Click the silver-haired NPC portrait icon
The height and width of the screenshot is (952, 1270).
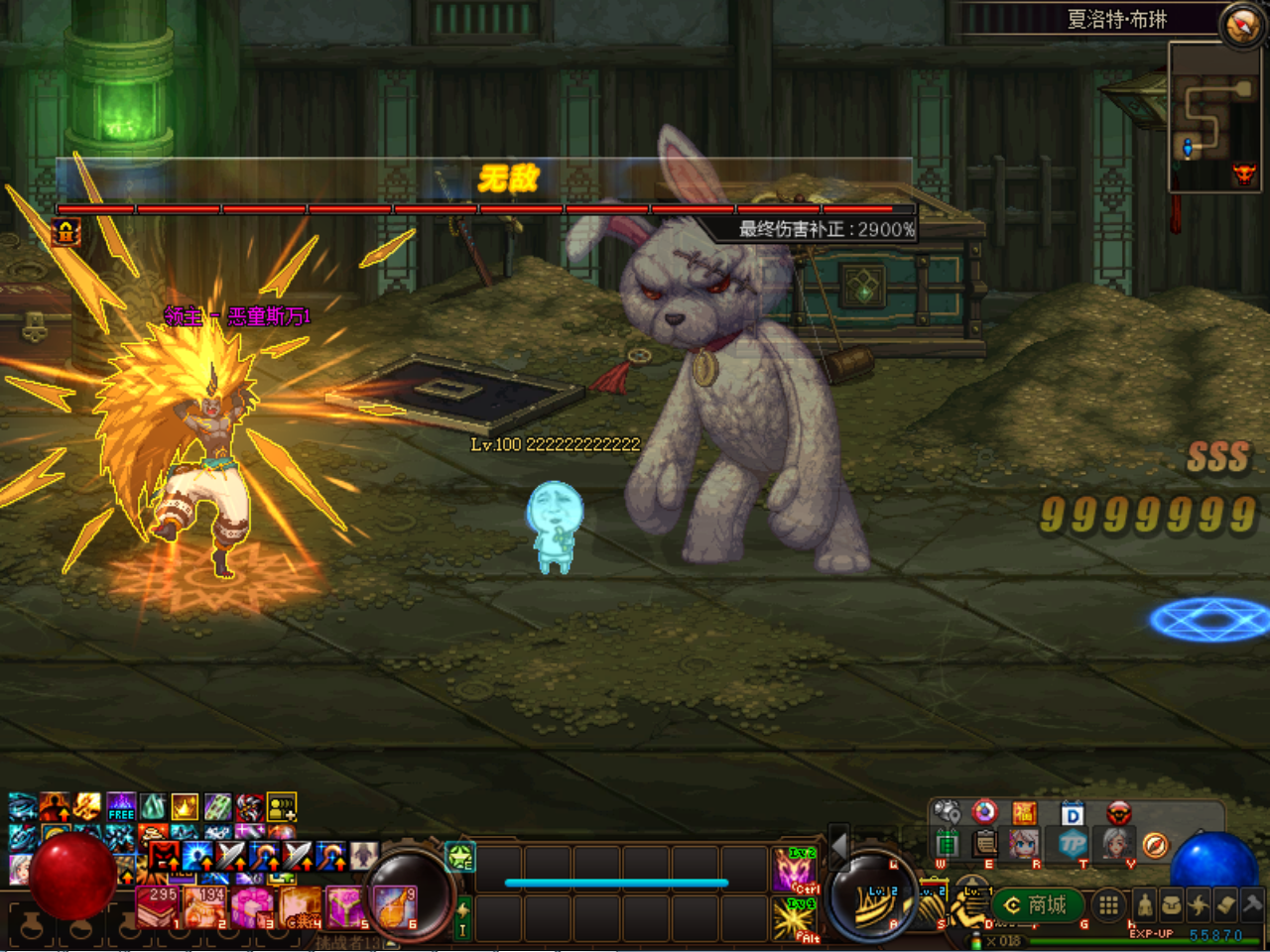pyautogui.click(x=1113, y=845)
